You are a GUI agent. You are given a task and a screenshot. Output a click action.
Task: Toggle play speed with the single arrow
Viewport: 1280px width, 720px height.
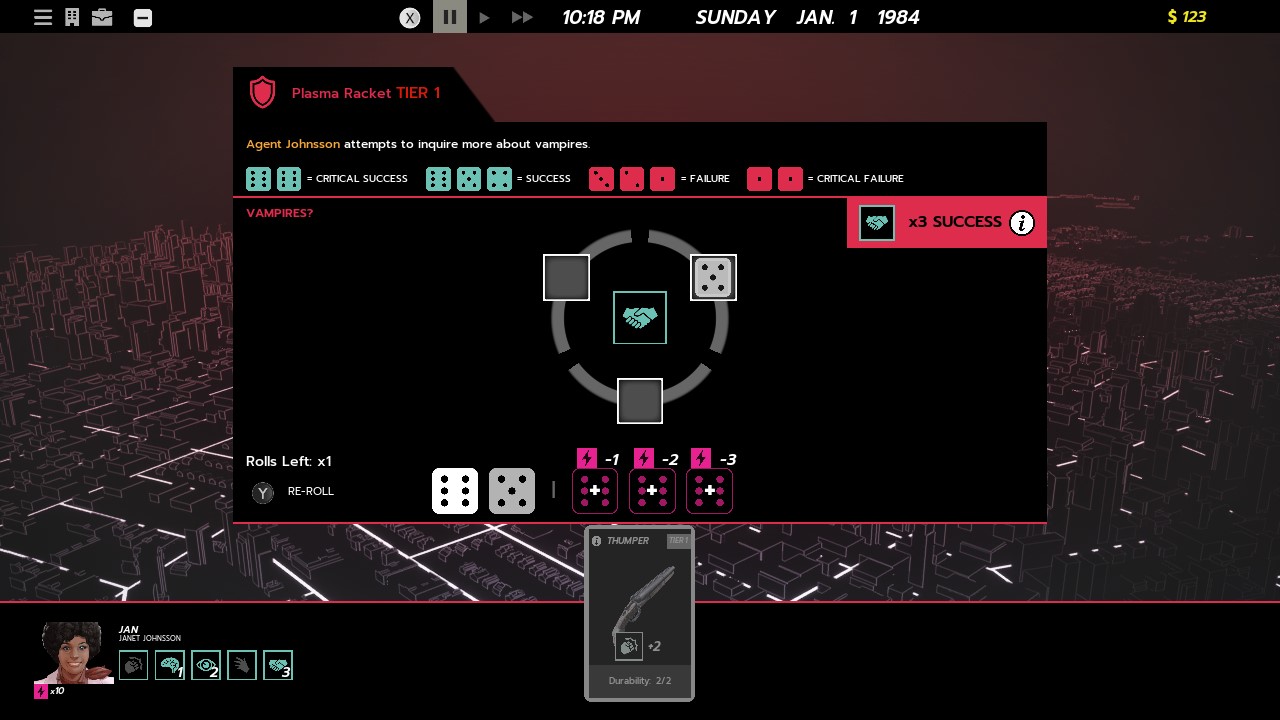click(x=485, y=17)
